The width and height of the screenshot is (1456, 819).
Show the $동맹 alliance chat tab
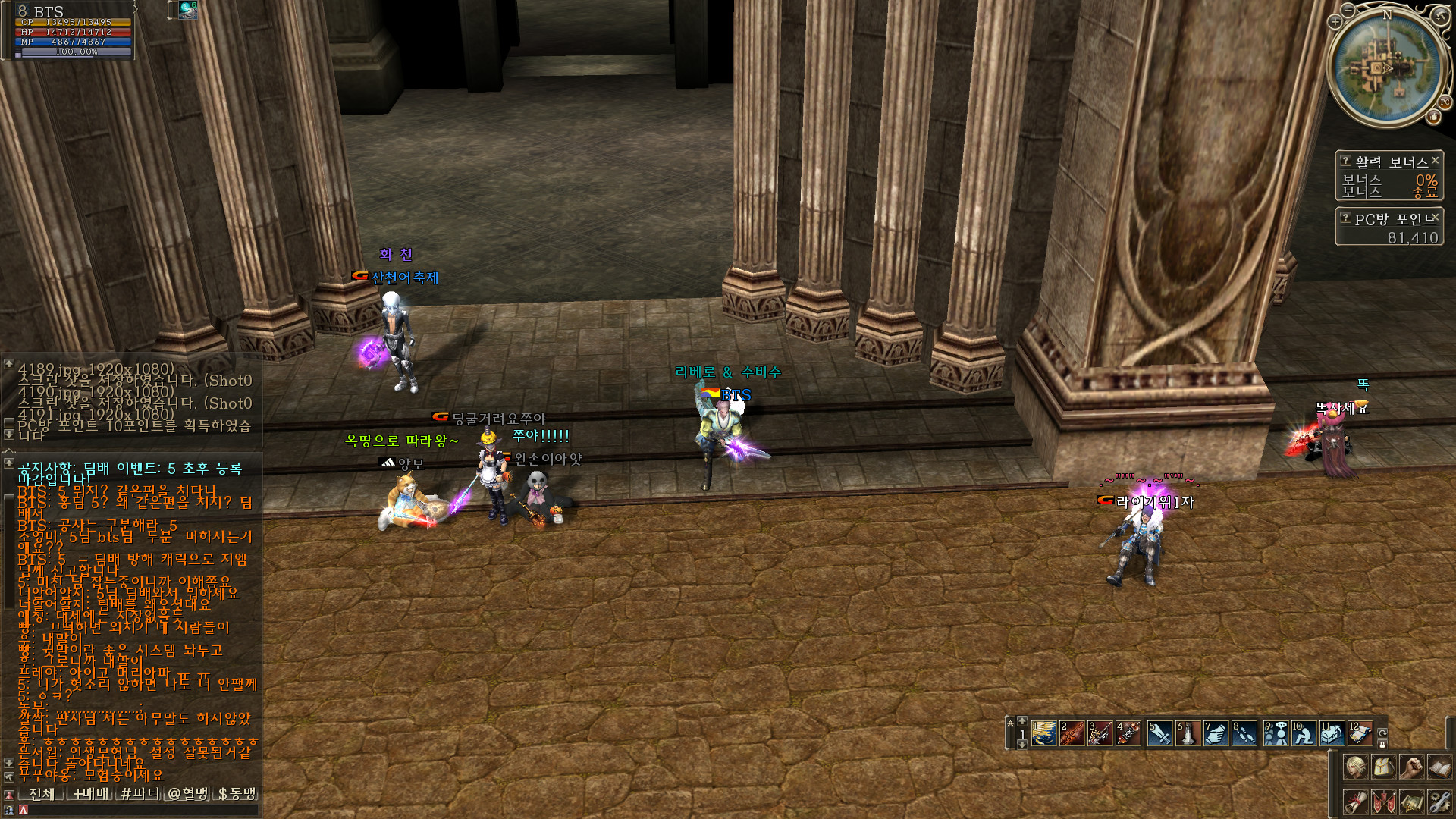tap(237, 794)
